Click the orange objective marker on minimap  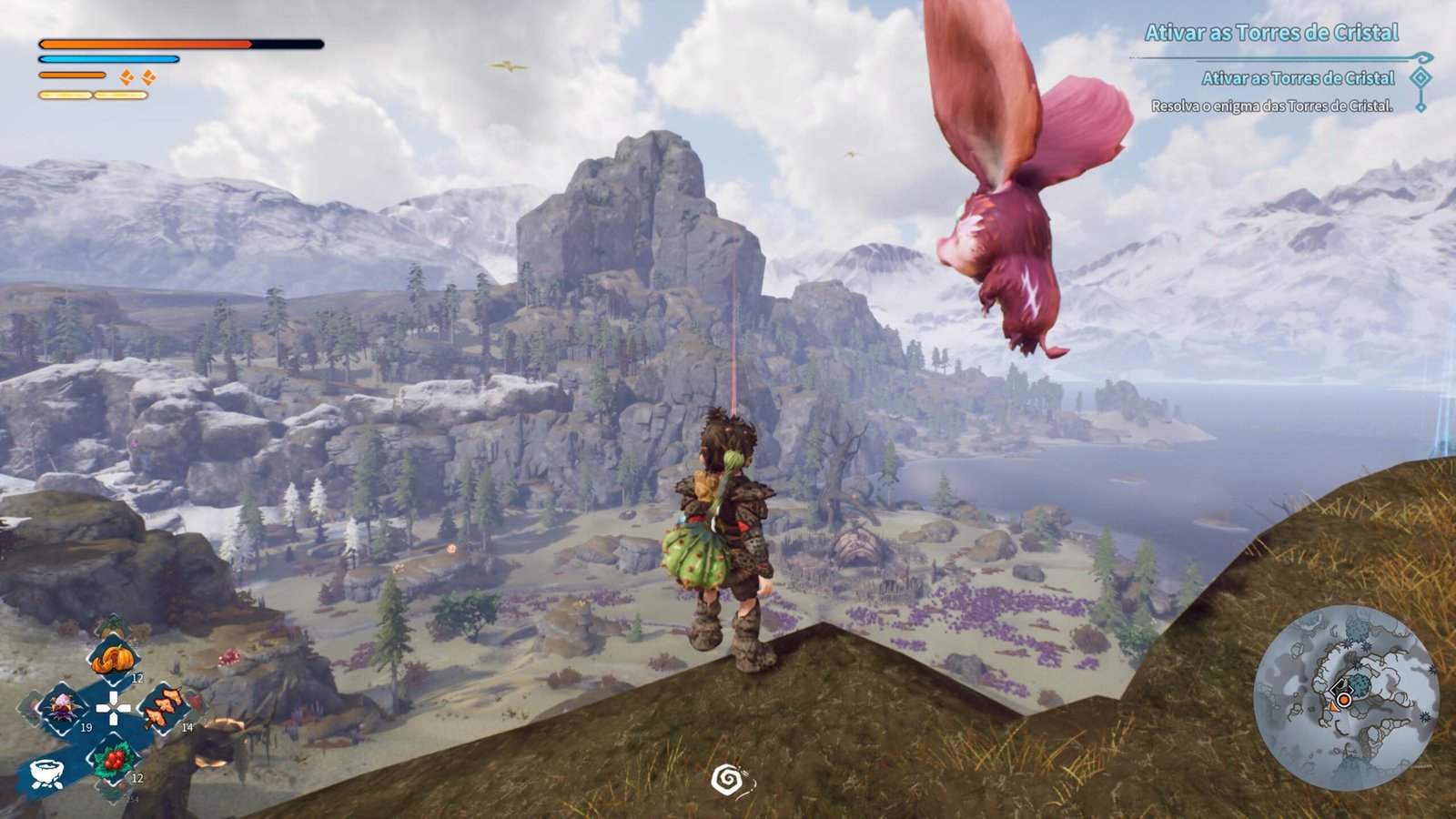click(x=1342, y=700)
